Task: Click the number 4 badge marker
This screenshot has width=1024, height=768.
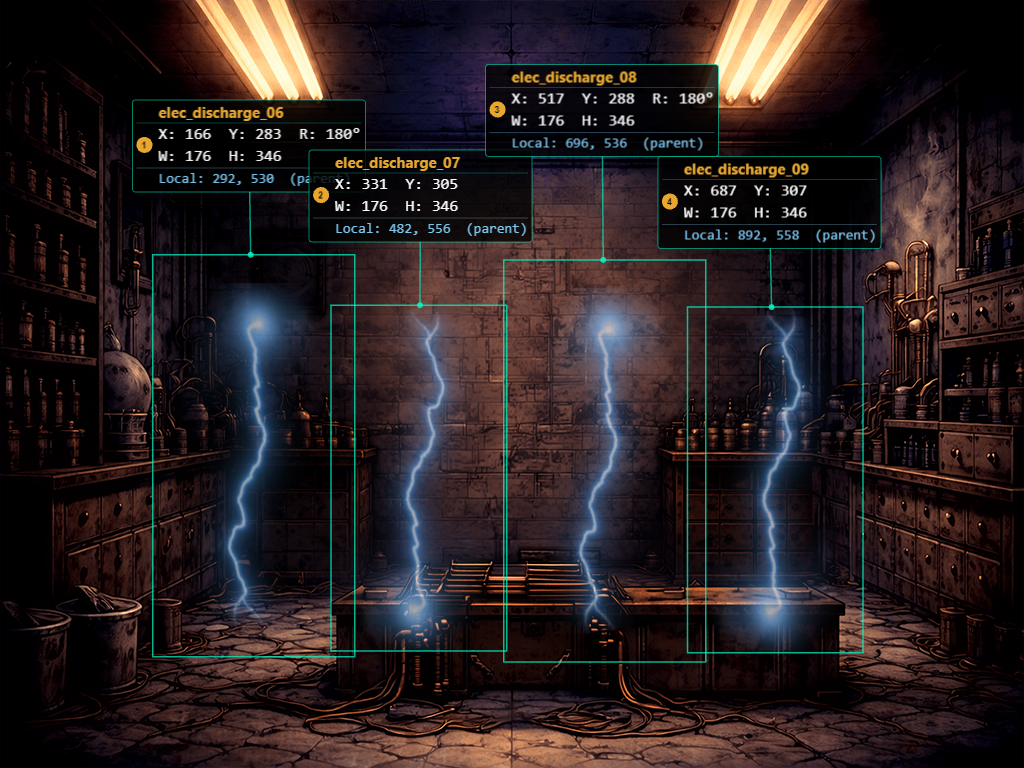Action: point(670,201)
